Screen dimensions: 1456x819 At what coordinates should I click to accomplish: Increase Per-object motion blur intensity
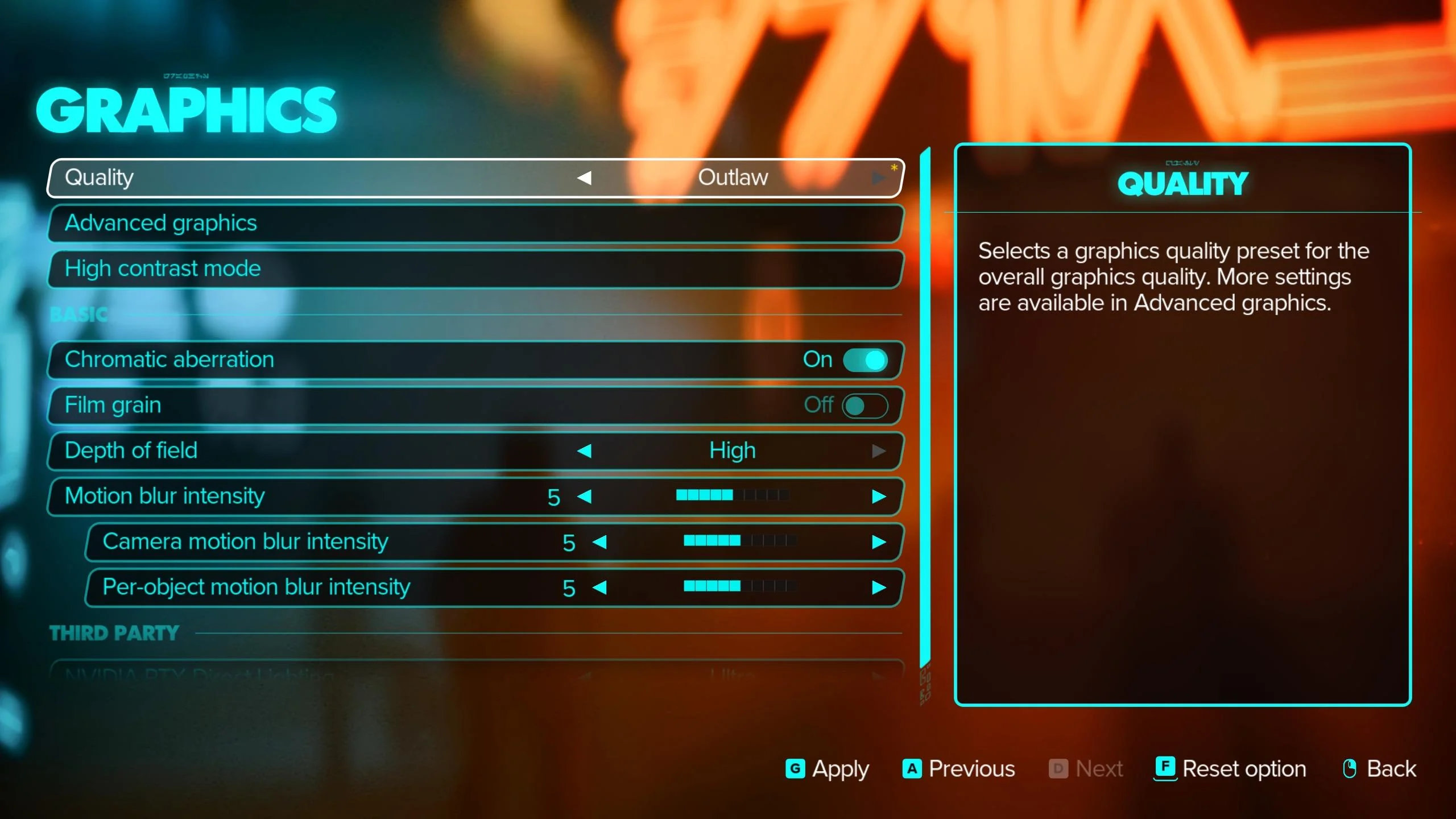(x=878, y=588)
